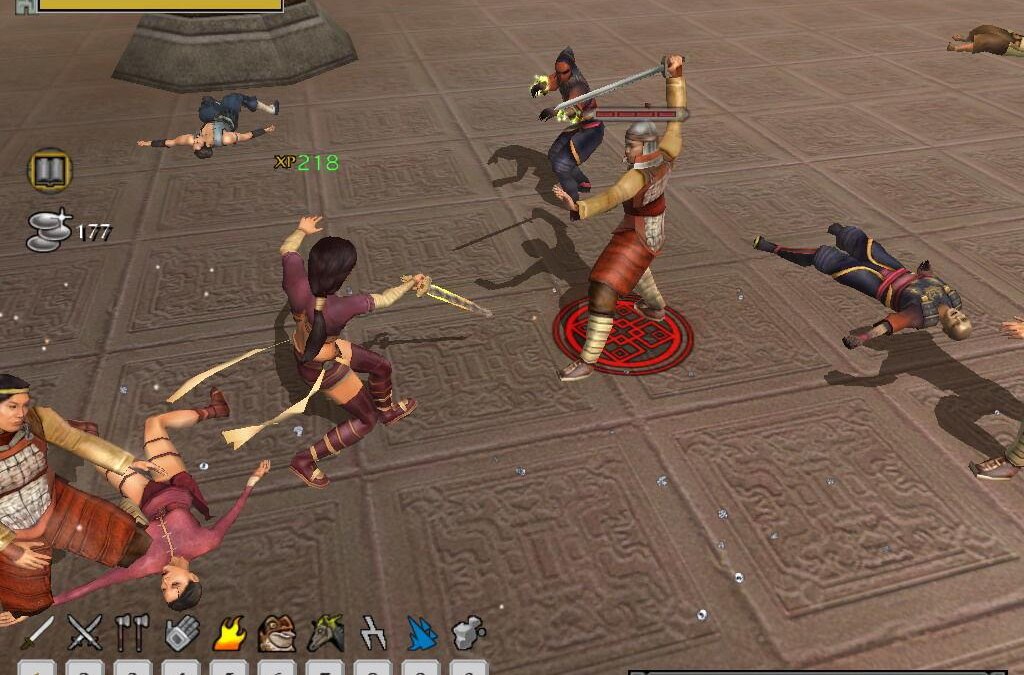
Task: Choose the toad transformation icon
Action: (277, 633)
